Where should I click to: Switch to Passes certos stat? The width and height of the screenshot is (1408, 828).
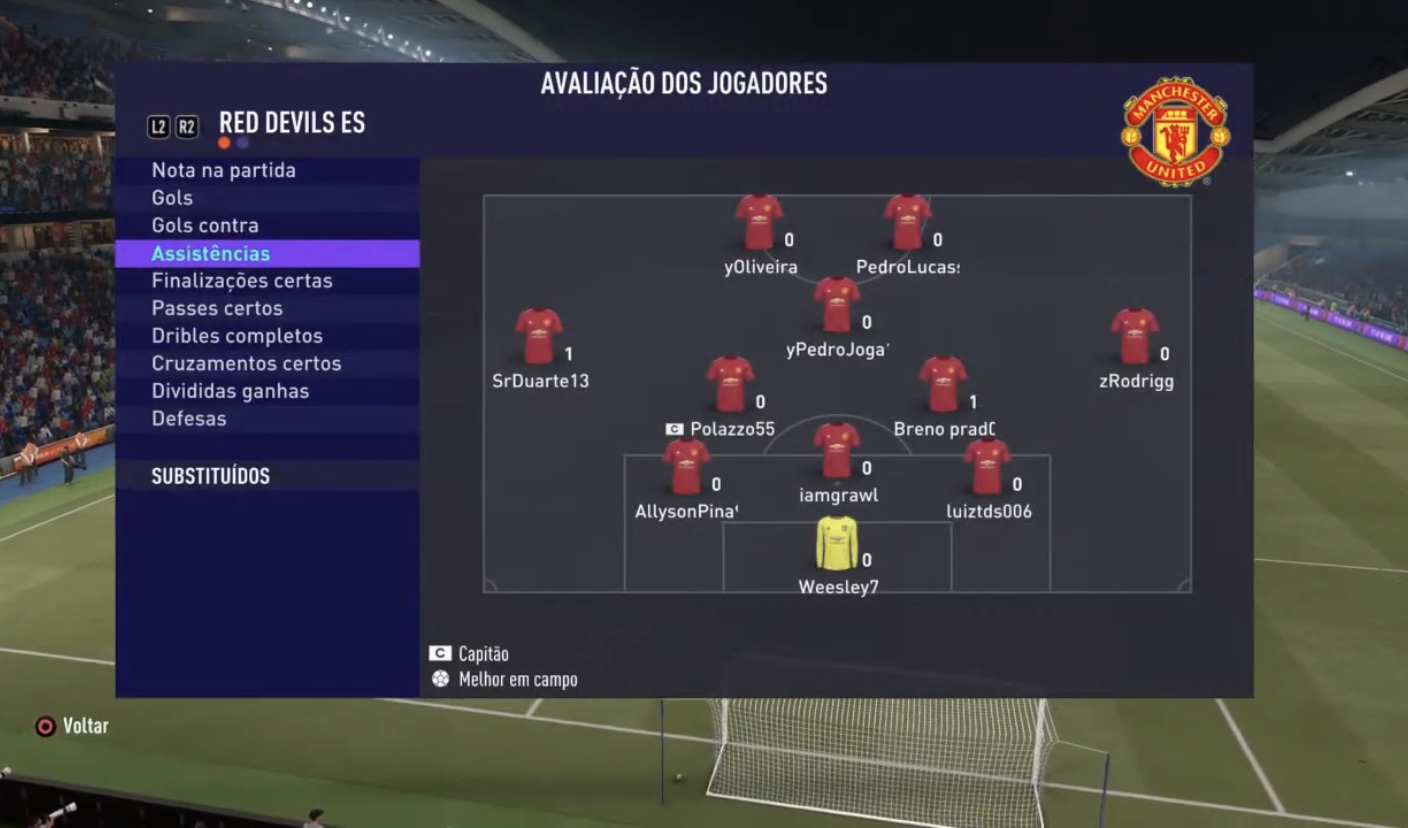click(217, 309)
